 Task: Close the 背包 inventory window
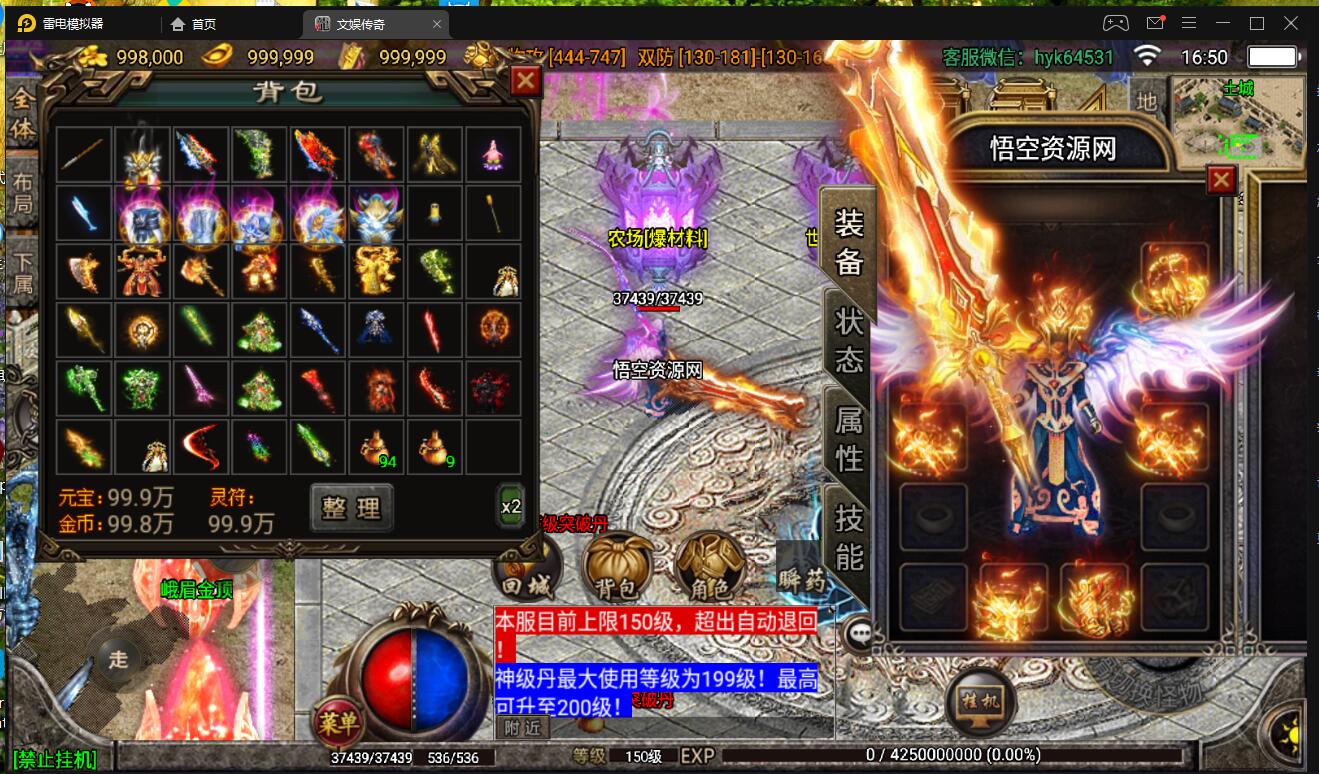(x=525, y=81)
